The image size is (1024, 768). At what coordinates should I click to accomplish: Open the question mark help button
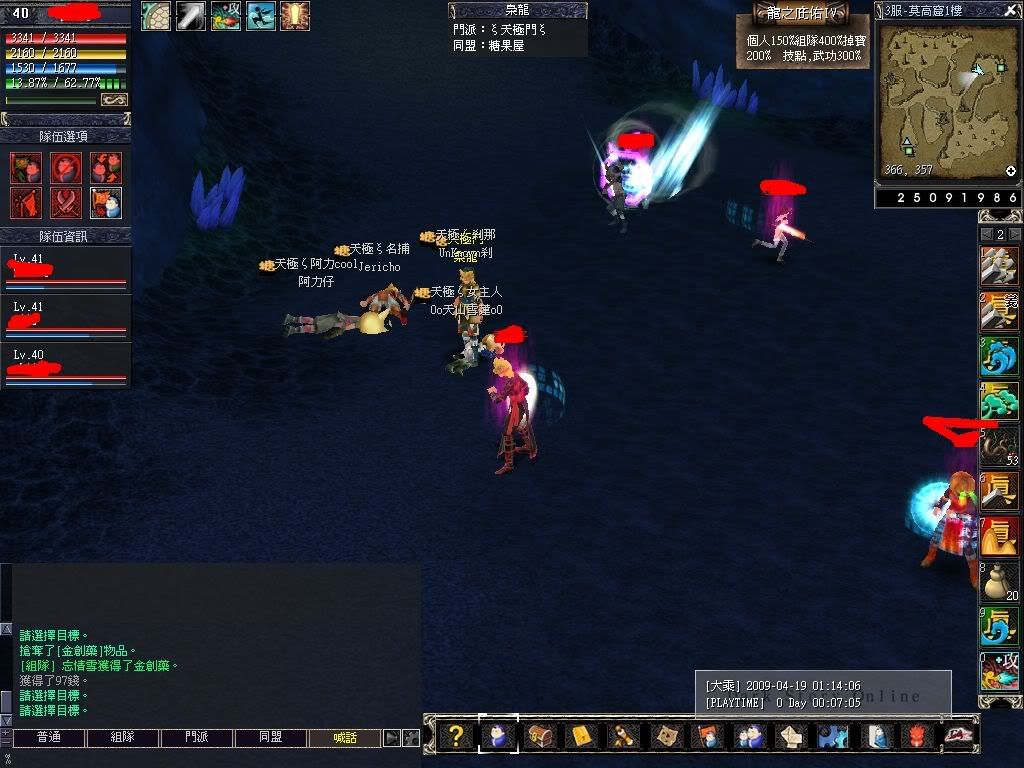tap(456, 737)
